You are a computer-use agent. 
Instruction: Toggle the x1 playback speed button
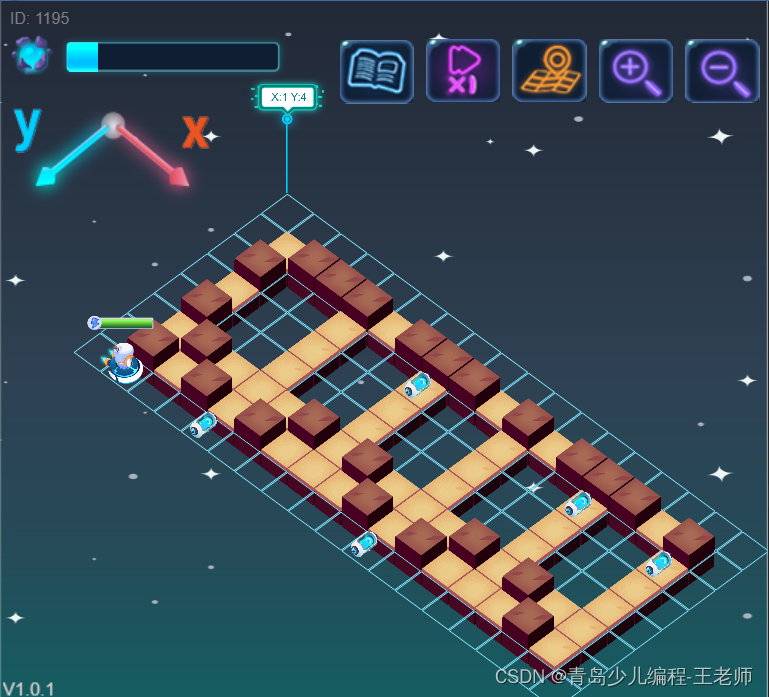(x=463, y=71)
